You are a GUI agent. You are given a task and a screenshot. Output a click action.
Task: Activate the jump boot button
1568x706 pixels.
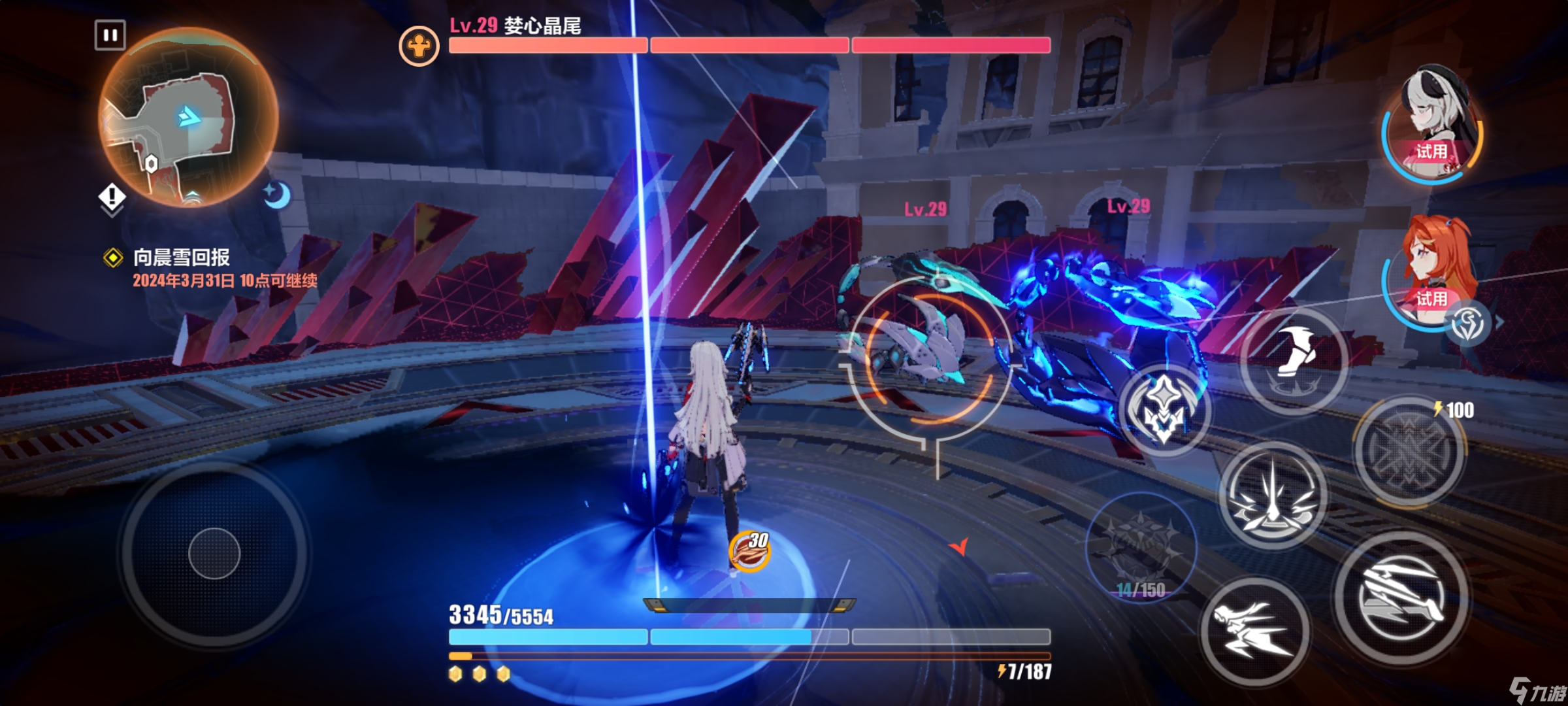click(1294, 360)
